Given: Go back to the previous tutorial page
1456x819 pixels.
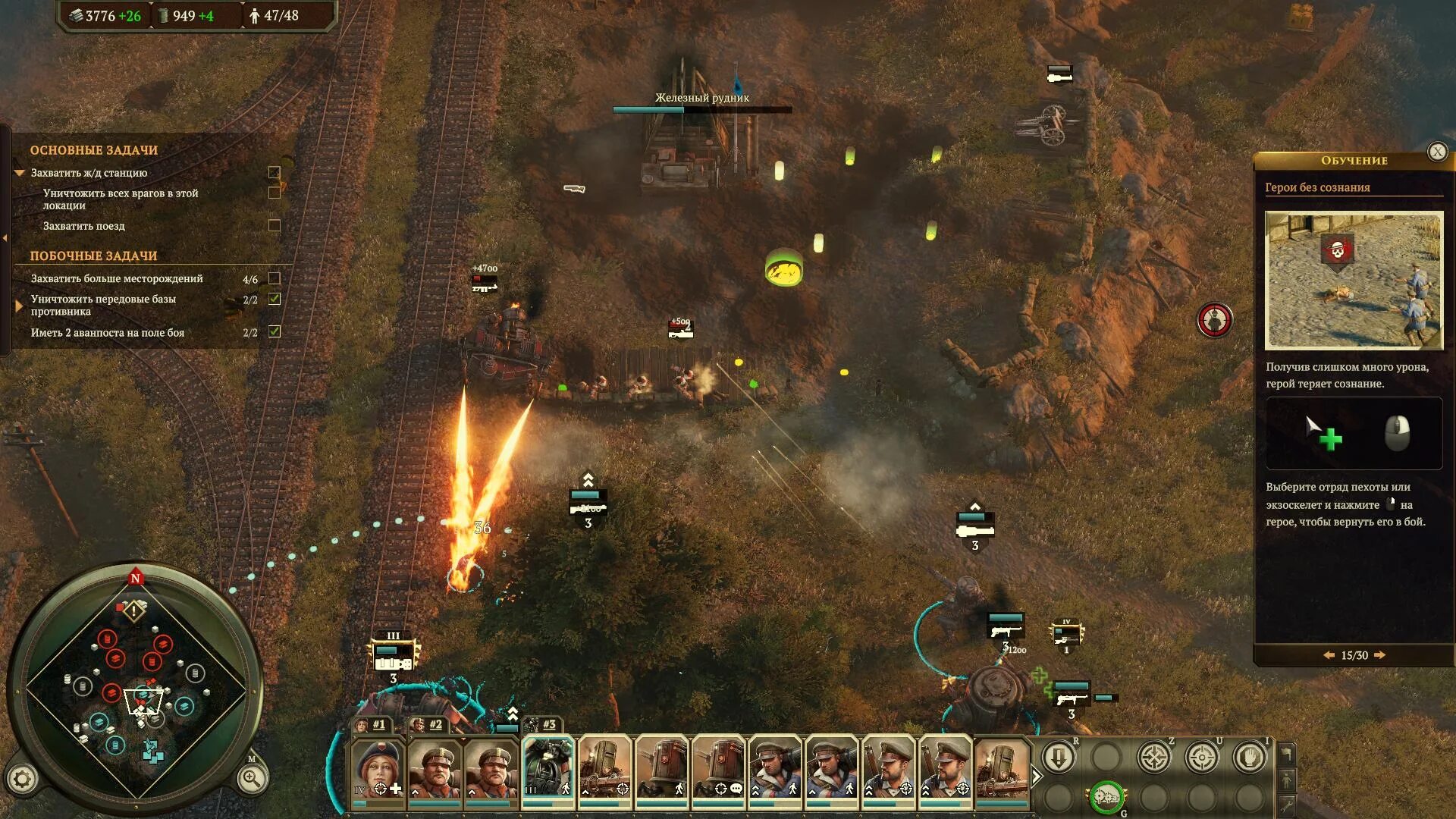Looking at the screenshot, I should coord(1329,655).
